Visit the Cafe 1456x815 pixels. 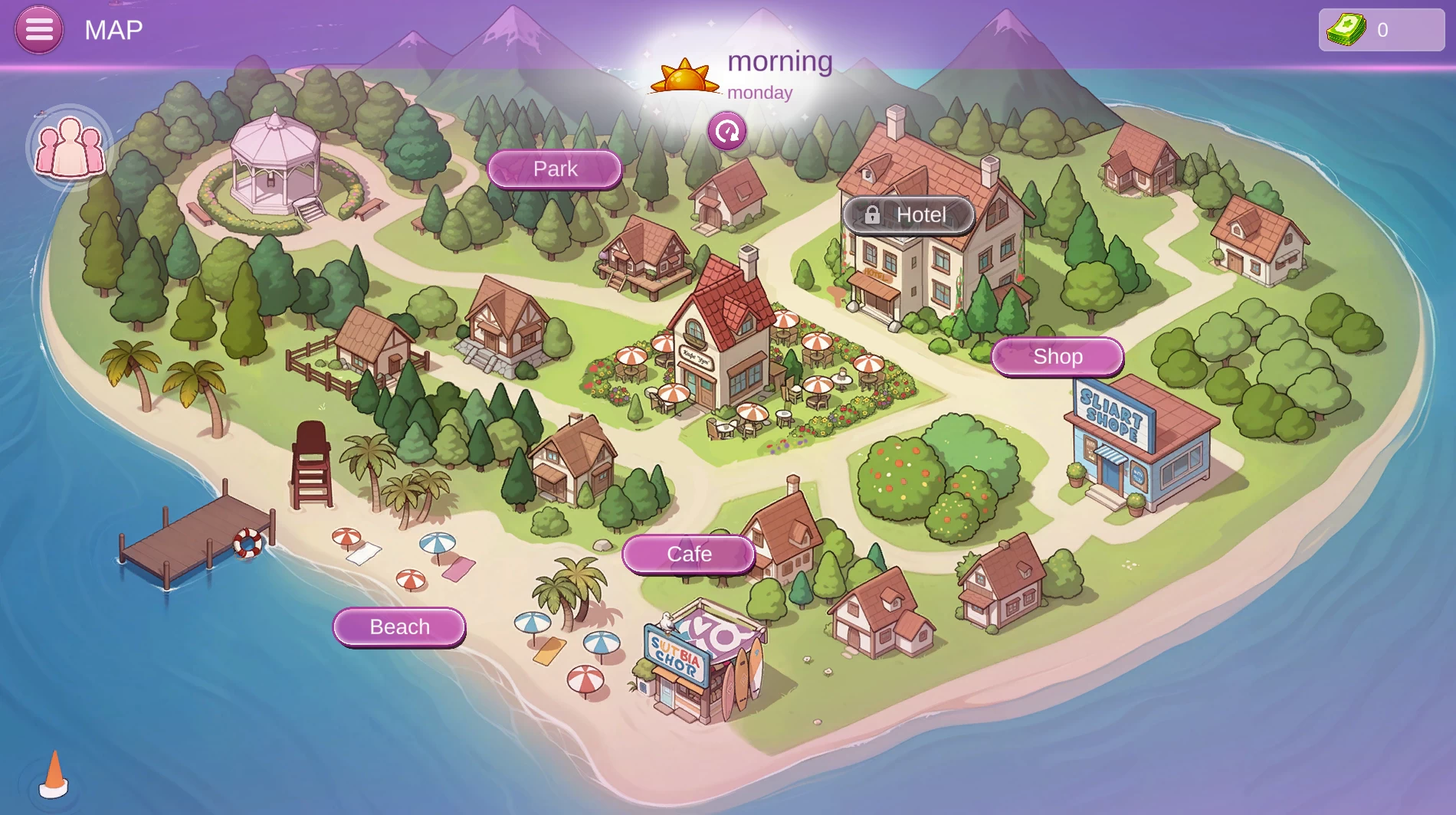(689, 555)
